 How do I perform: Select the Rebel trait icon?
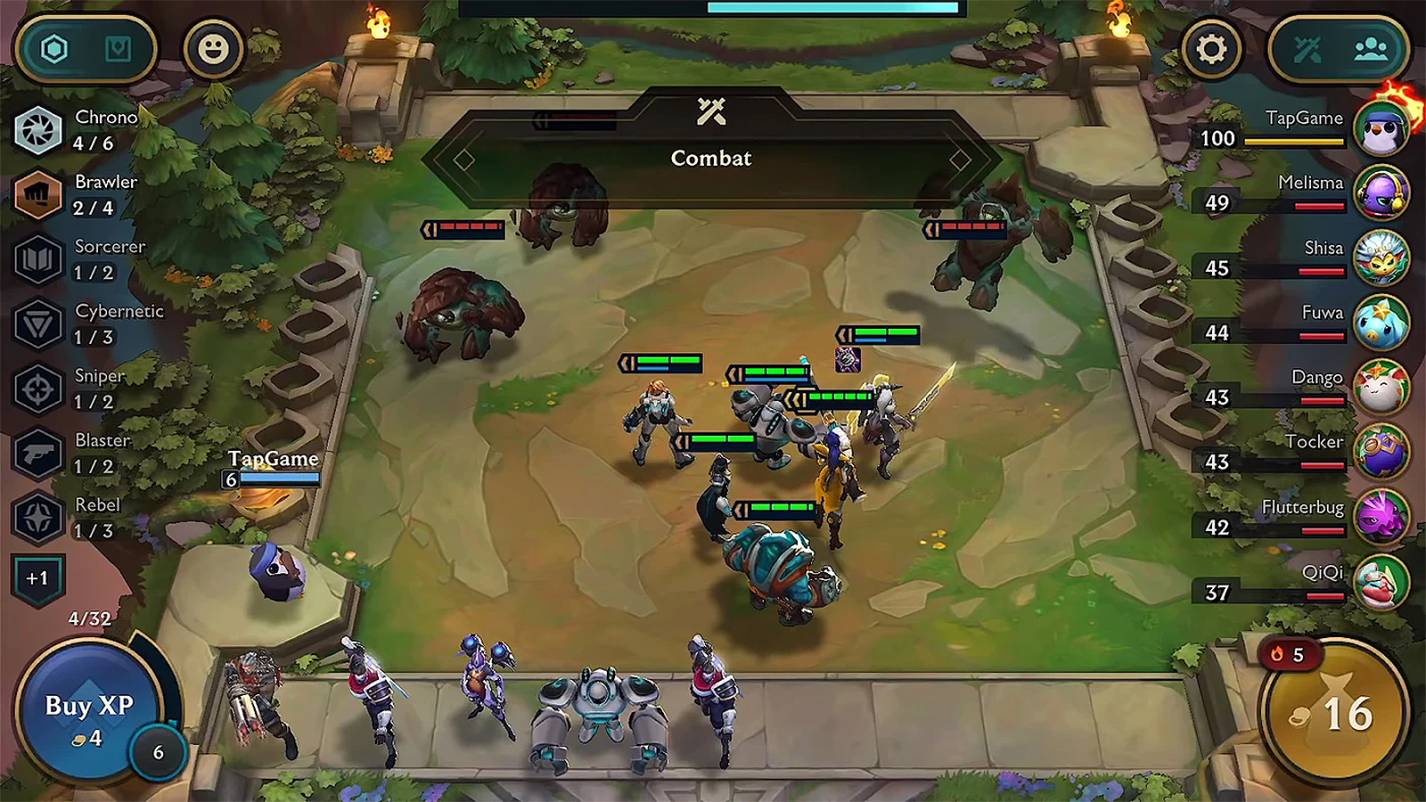point(38,517)
